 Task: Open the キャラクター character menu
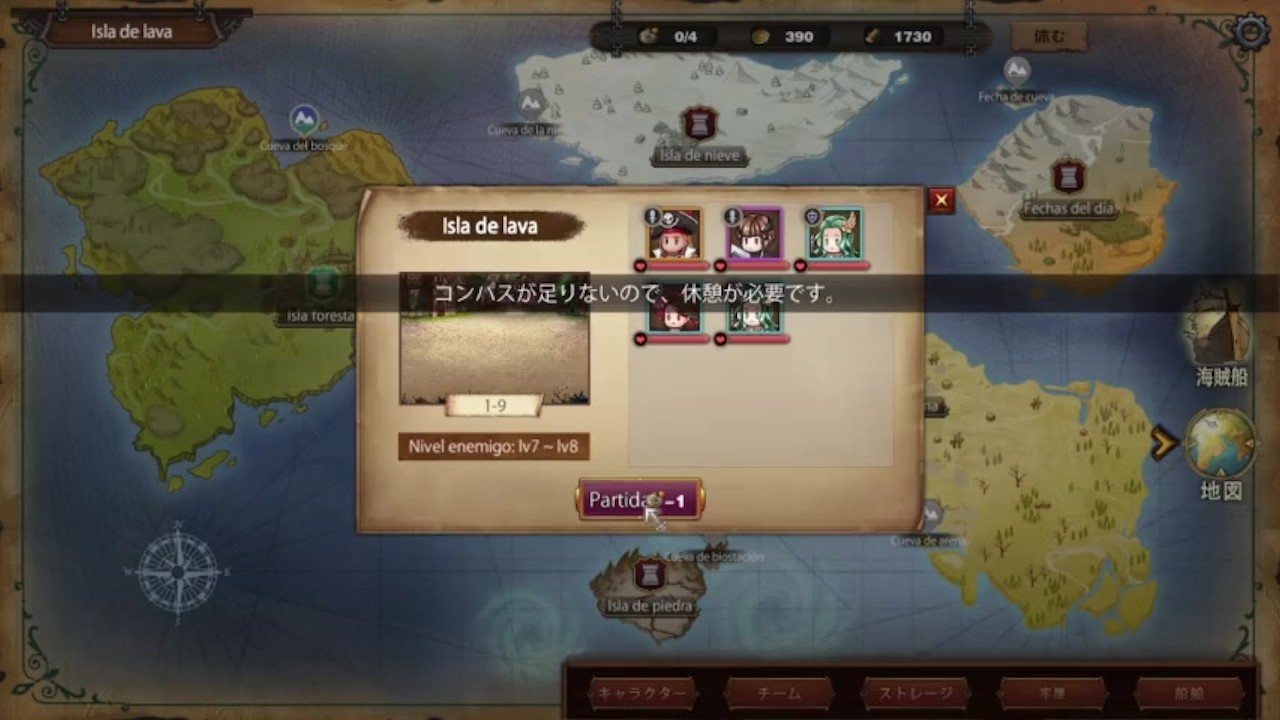(642, 693)
